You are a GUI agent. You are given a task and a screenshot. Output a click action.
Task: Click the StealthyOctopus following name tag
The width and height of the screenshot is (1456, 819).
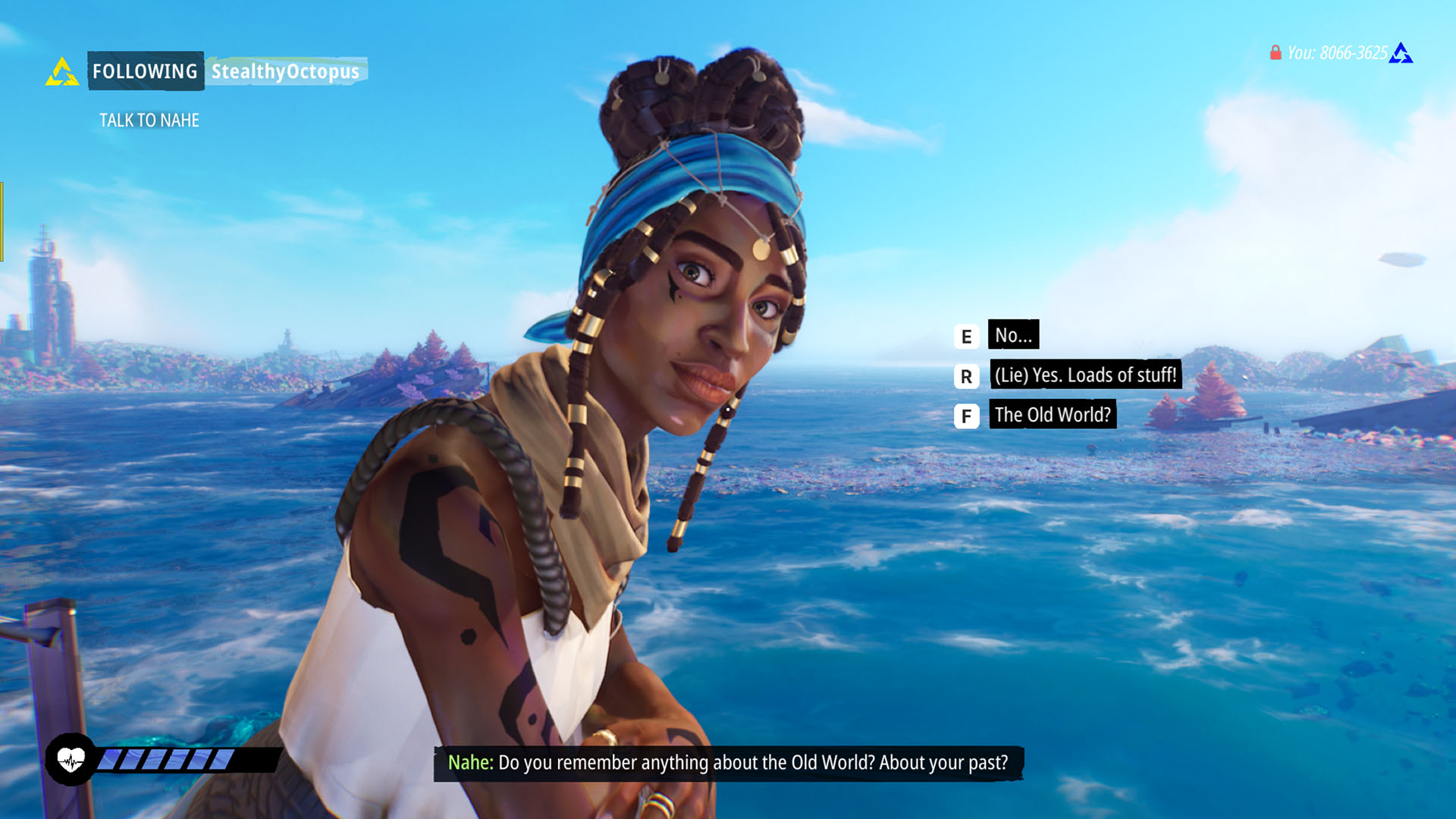pos(285,71)
